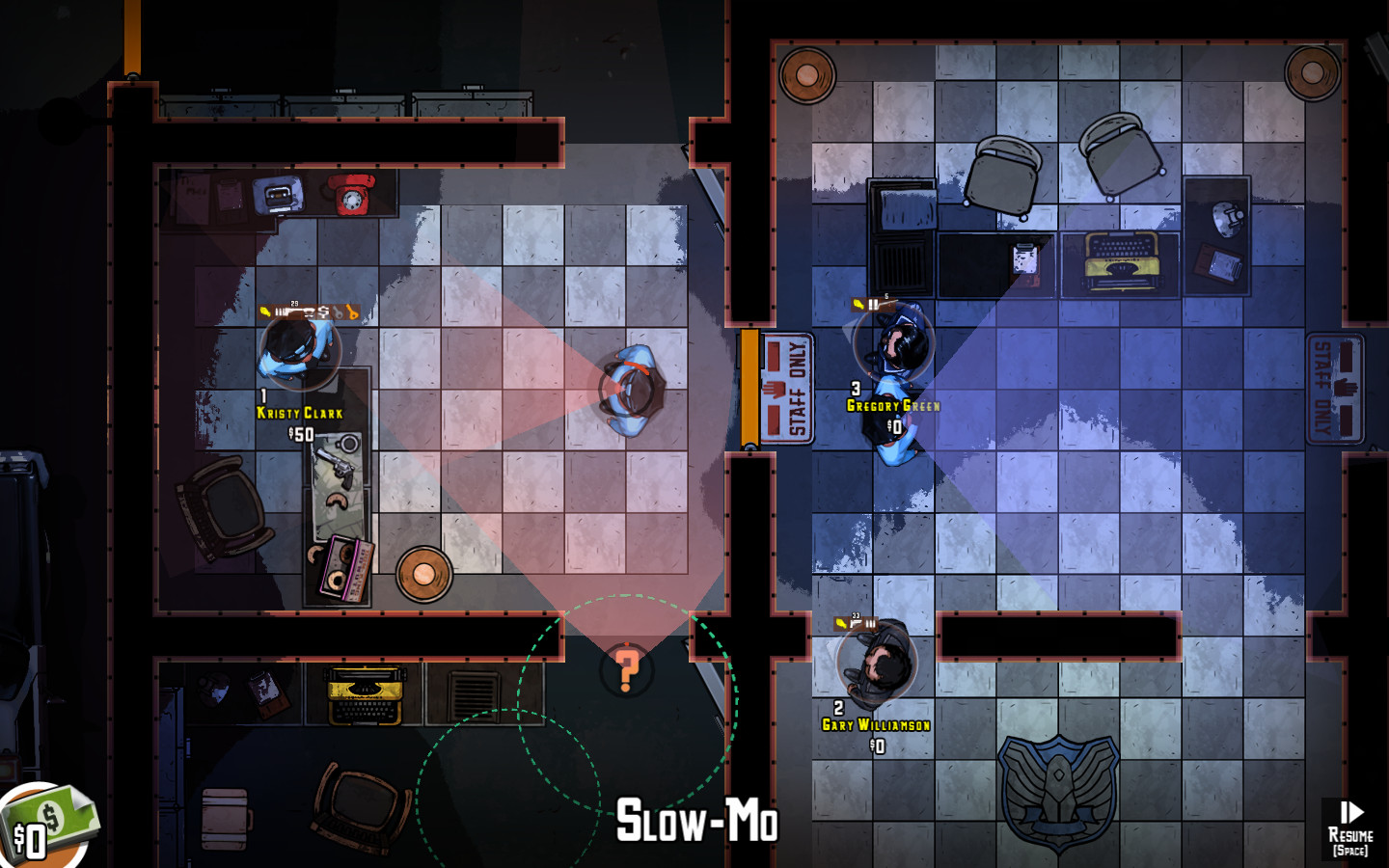Click the crowbar weapon icon above Gregory Green

click(889, 304)
